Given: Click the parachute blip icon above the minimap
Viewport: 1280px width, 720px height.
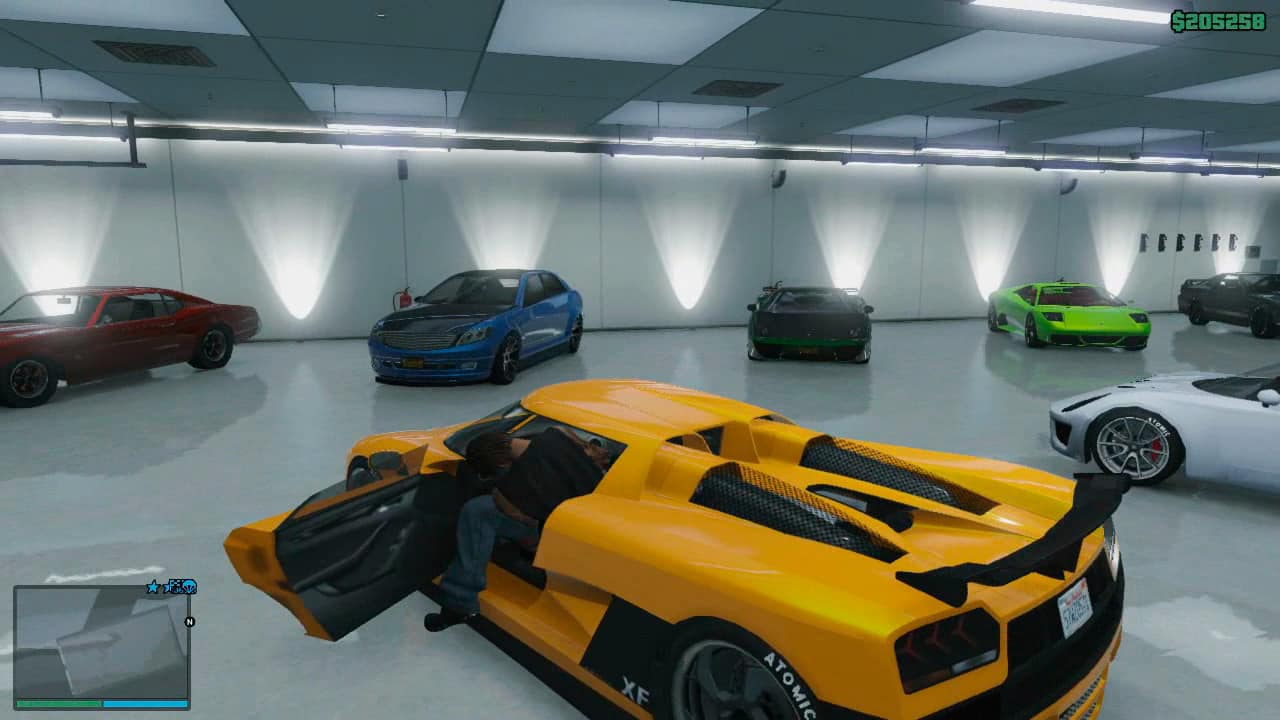Looking at the screenshot, I should pyautogui.click(x=189, y=587).
